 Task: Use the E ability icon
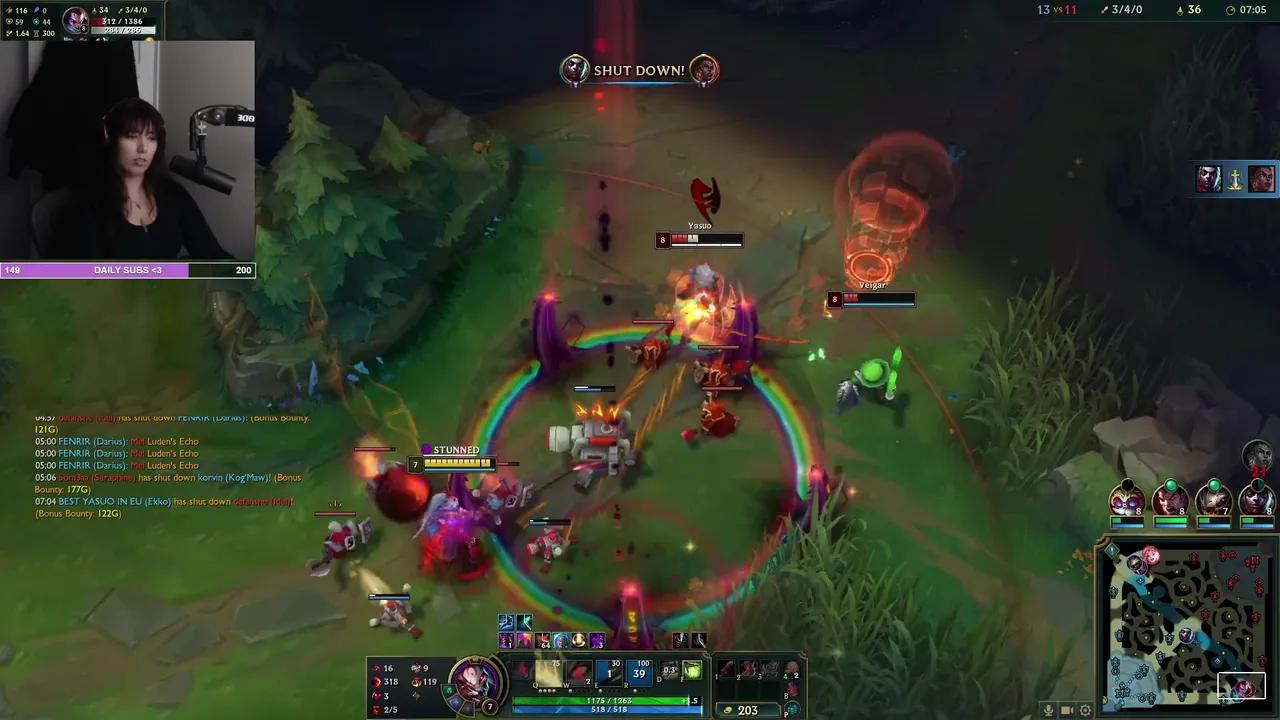(609, 671)
